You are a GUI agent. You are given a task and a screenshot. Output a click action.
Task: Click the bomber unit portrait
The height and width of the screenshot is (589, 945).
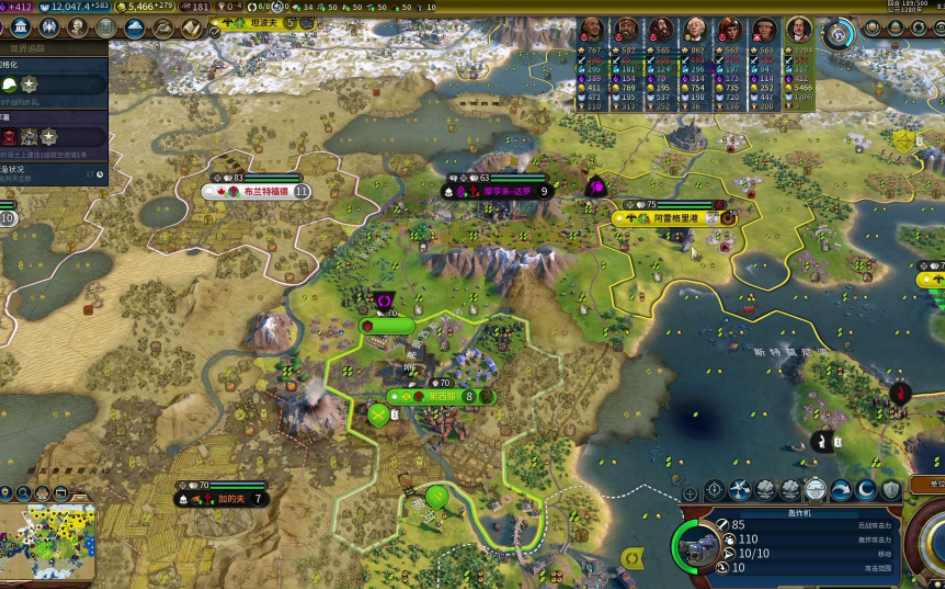tap(698, 546)
